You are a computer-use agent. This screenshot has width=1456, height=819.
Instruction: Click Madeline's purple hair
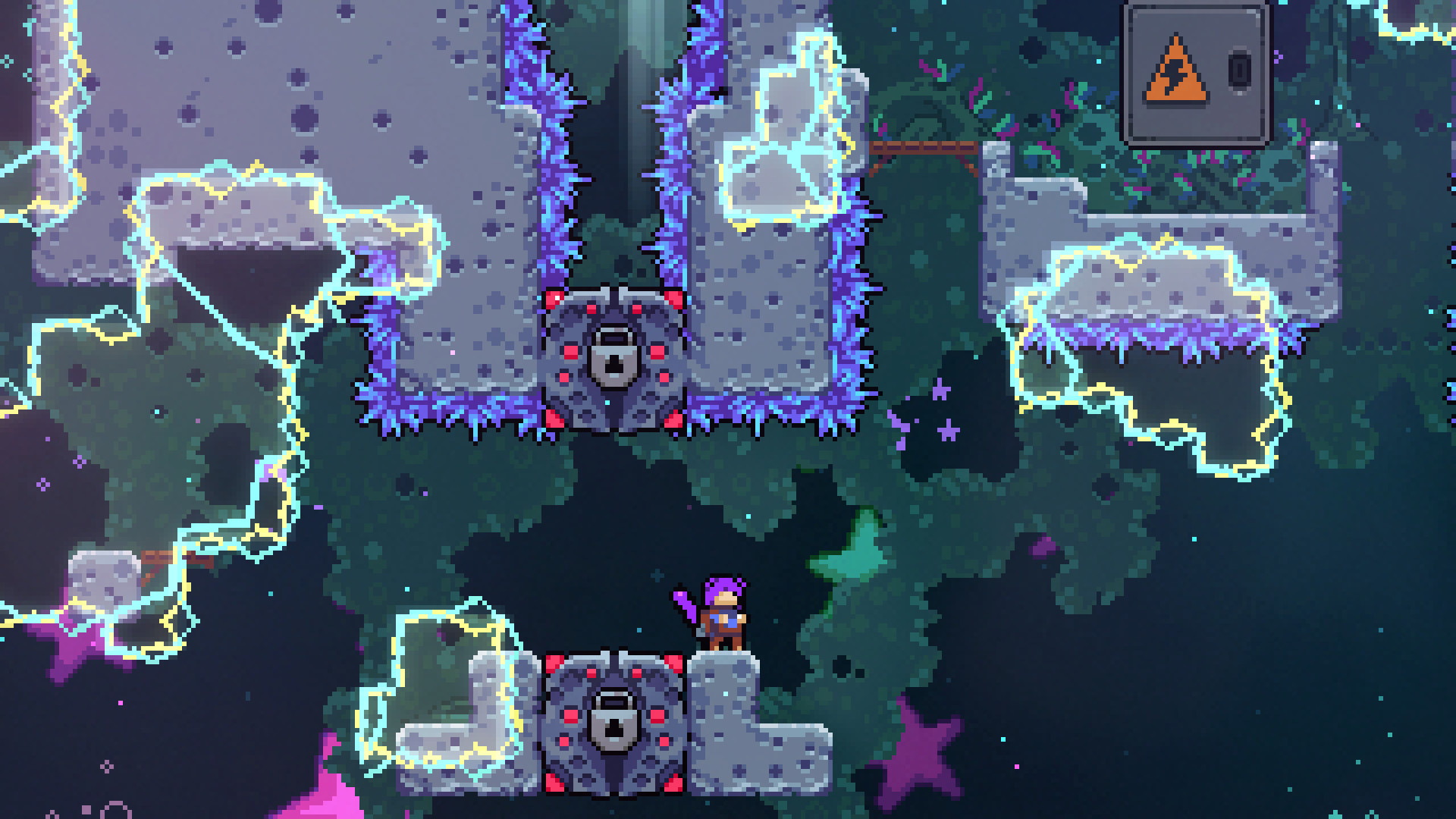pyautogui.click(x=720, y=584)
